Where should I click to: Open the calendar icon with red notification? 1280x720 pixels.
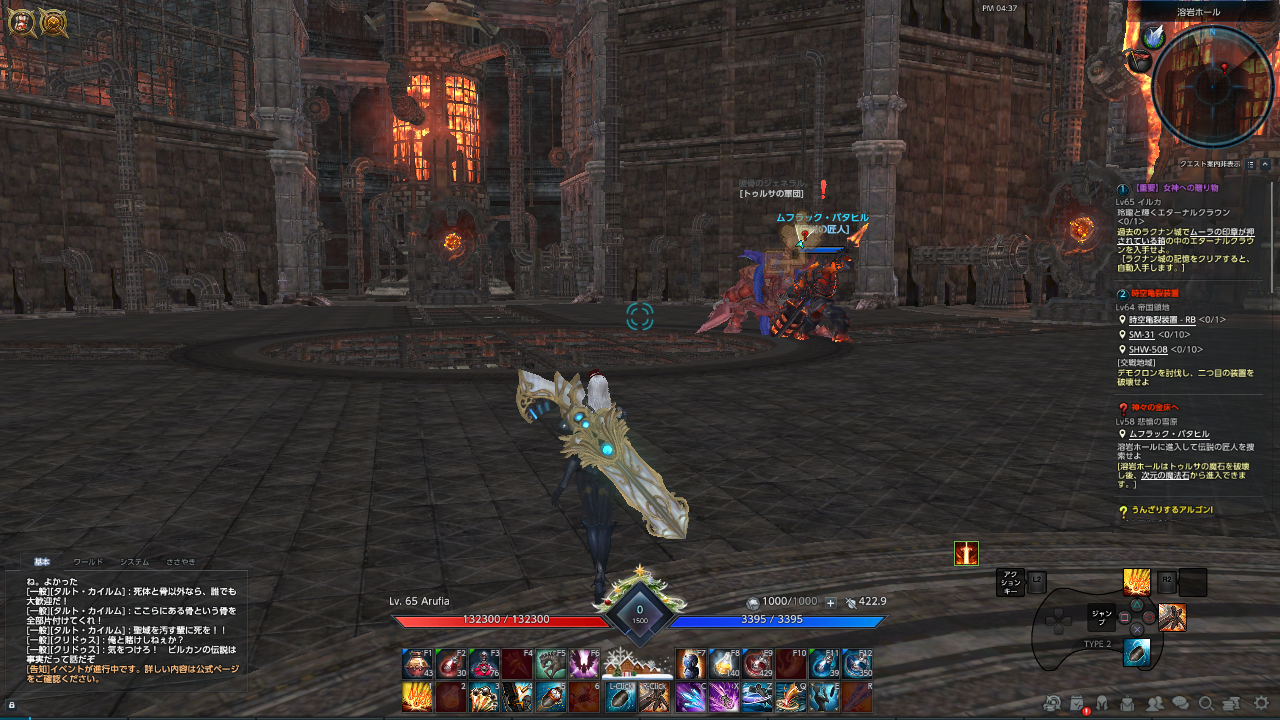1077,705
